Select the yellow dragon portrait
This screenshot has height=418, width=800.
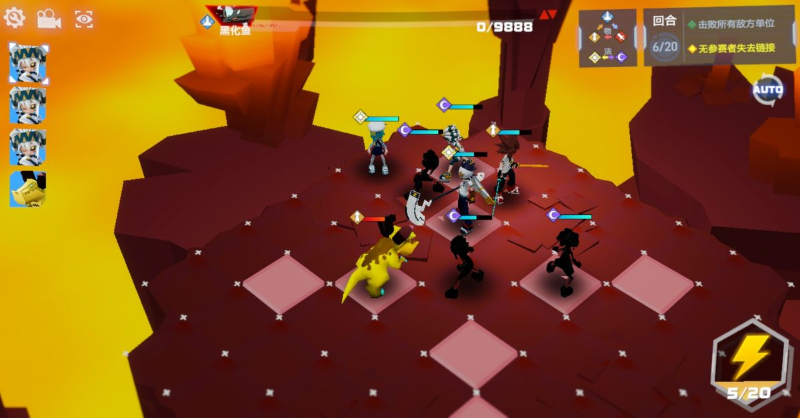(28, 189)
